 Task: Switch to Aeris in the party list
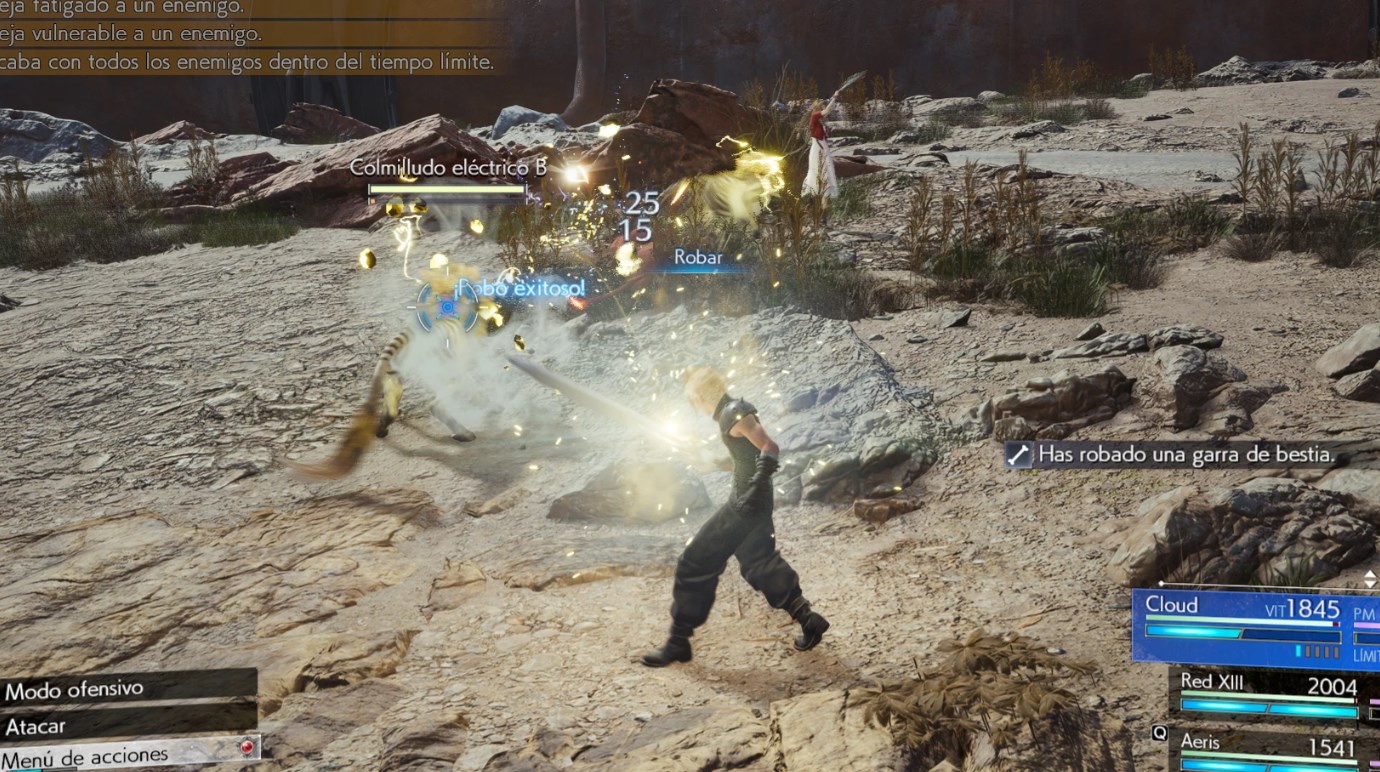(1272, 750)
